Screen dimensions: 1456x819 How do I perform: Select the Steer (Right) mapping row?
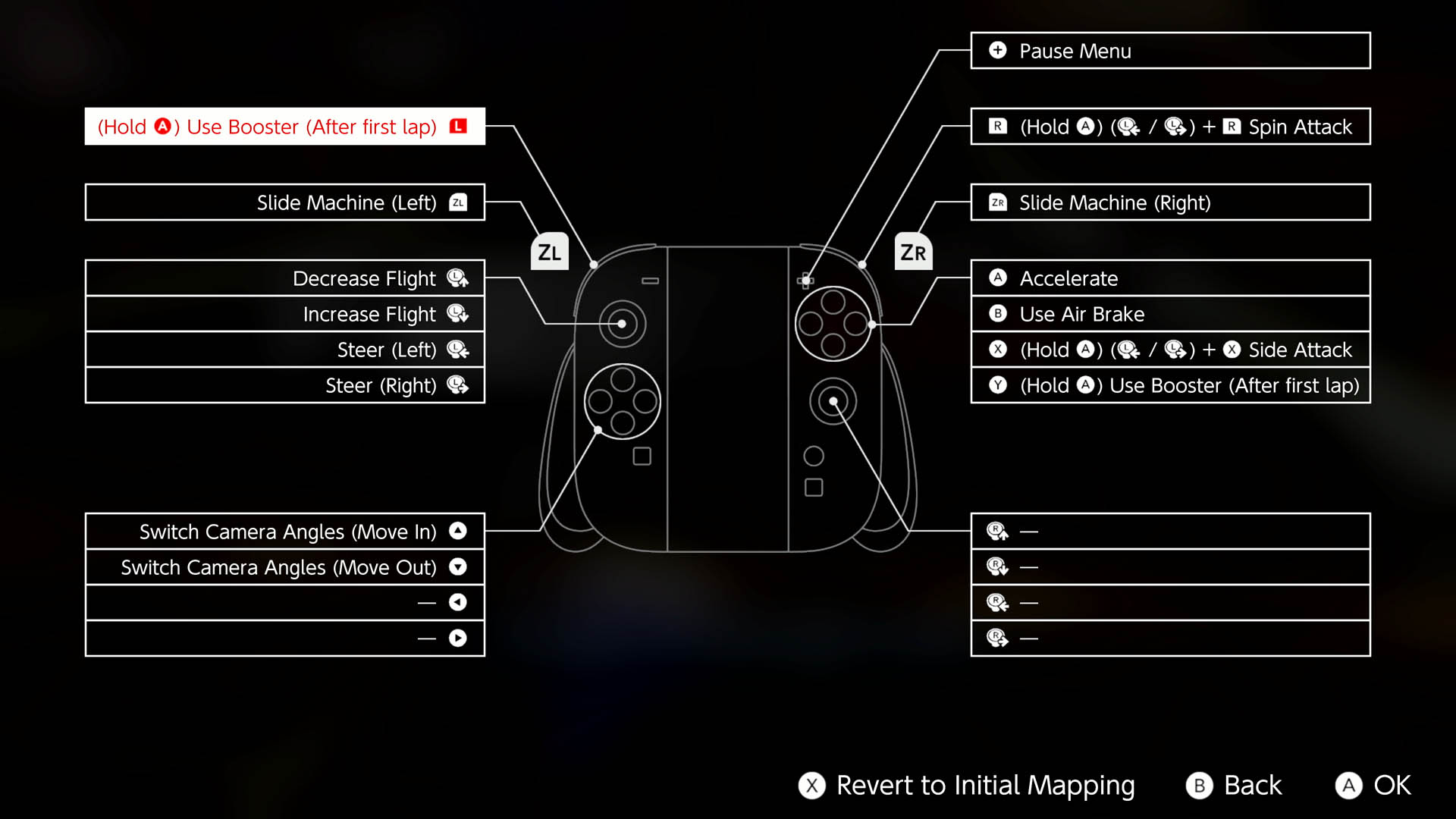pyautogui.click(x=284, y=385)
